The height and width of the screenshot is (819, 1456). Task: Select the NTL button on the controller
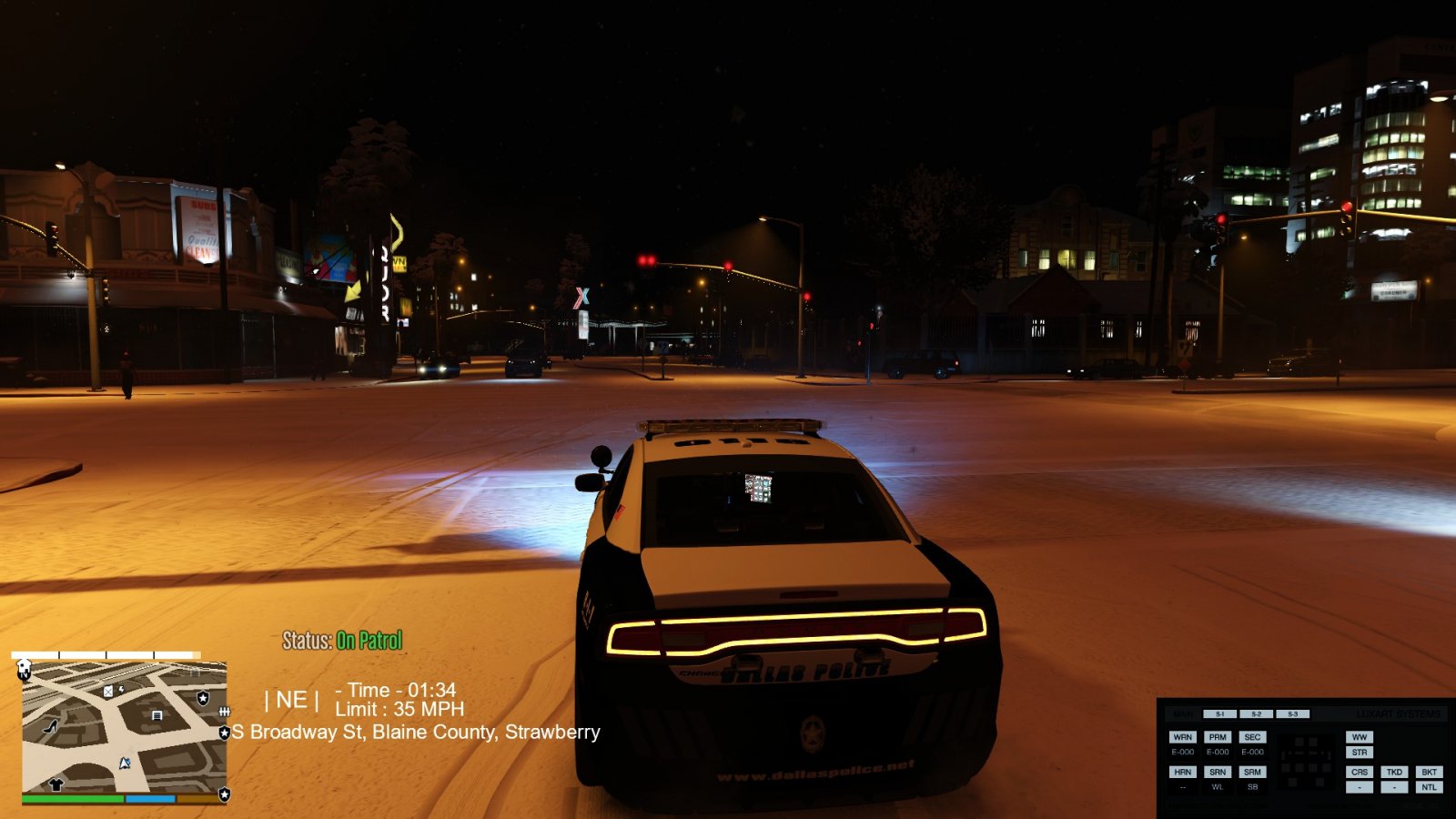[x=1429, y=787]
